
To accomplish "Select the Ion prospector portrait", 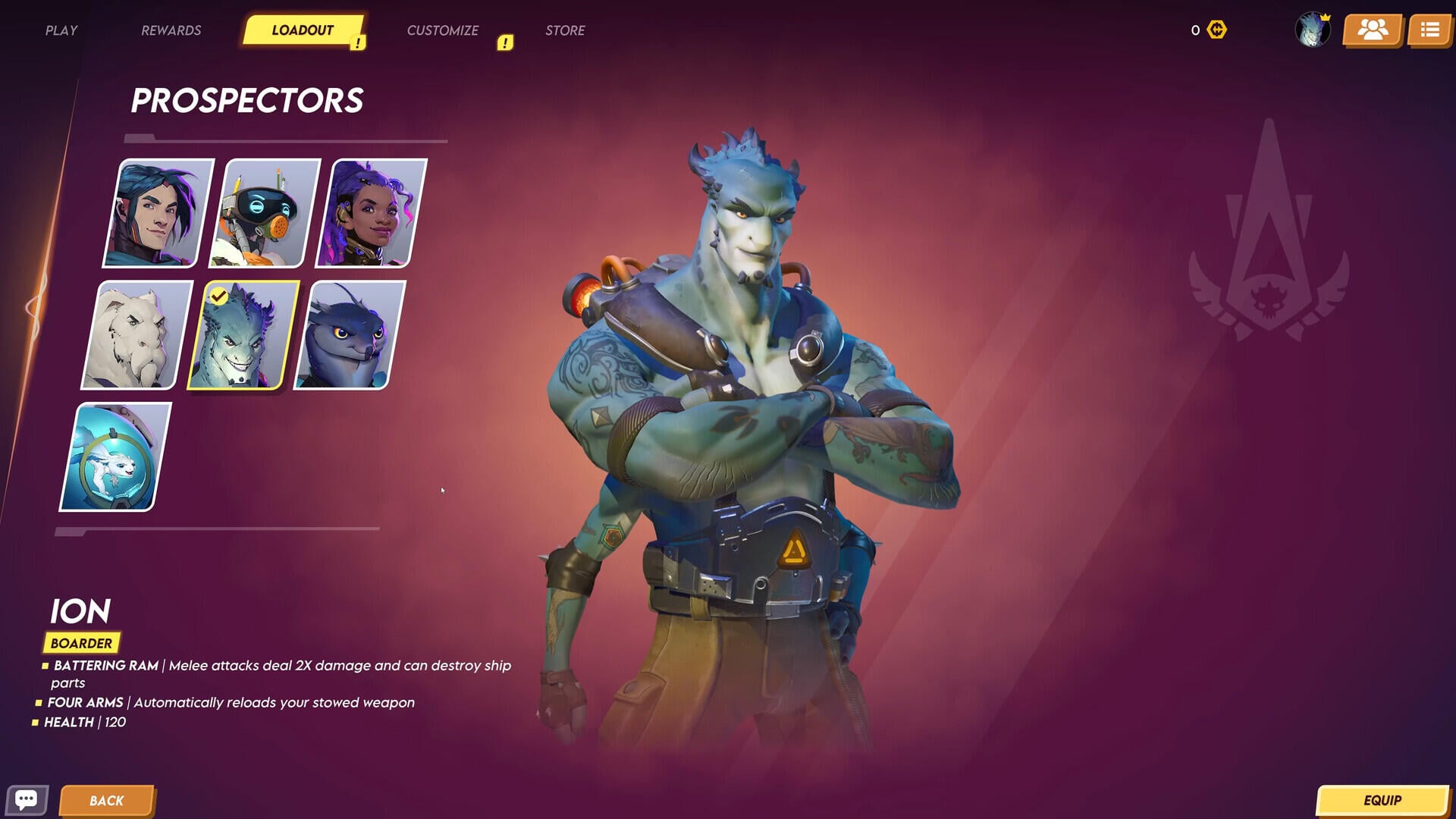I will click(x=243, y=335).
